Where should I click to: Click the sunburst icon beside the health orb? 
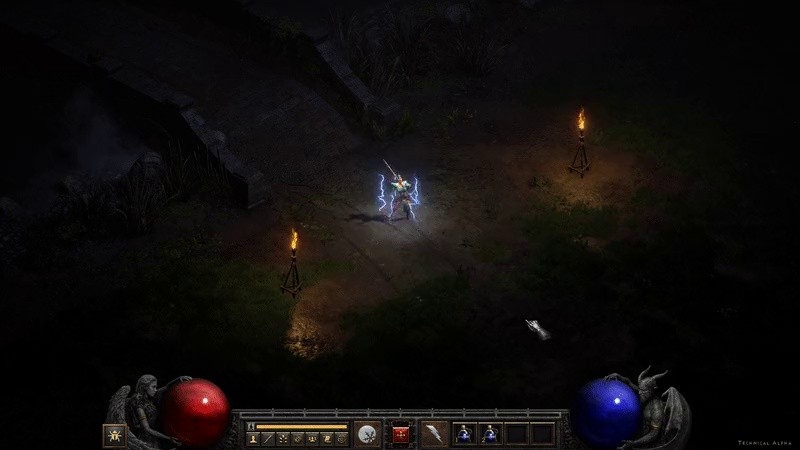click(x=114, y=434)
